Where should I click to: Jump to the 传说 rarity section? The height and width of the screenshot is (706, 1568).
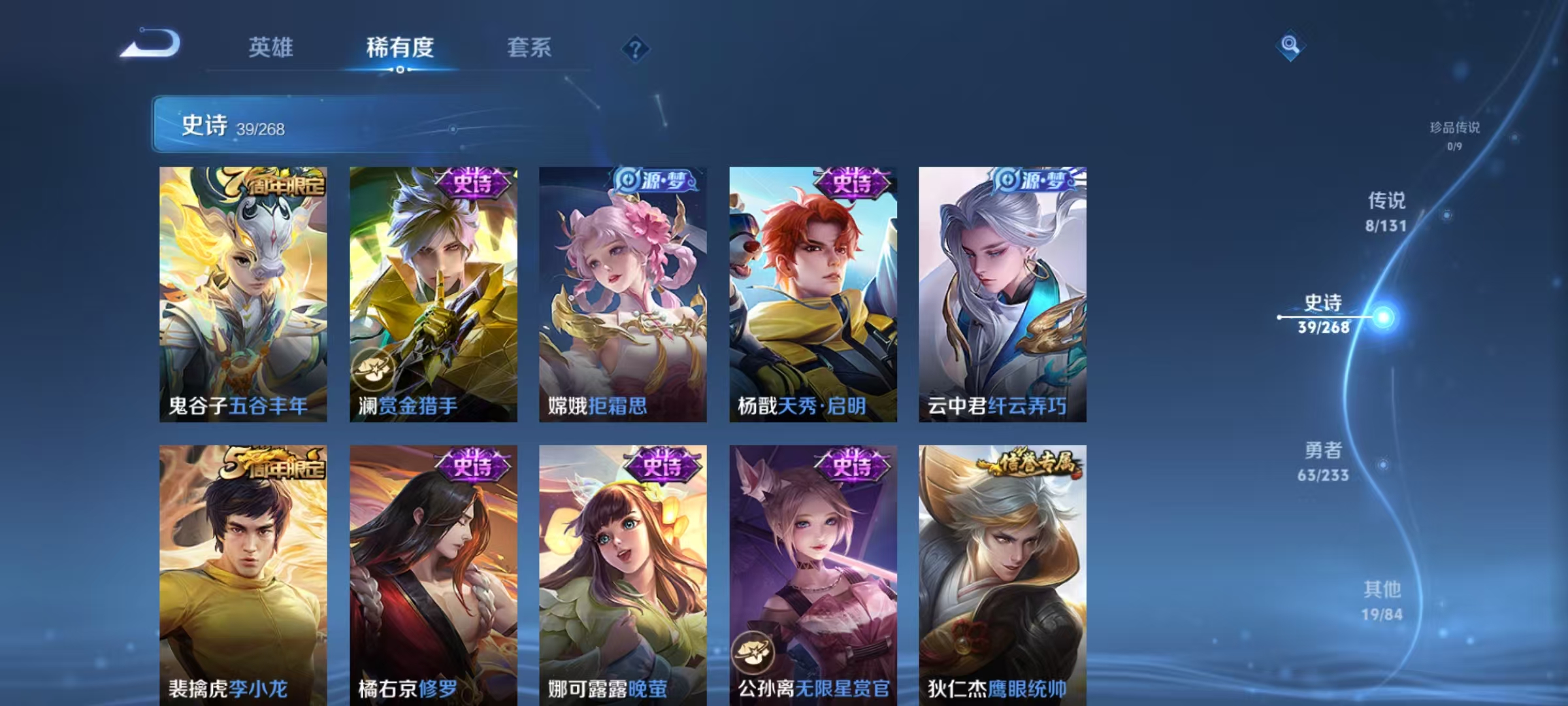pos(1386,211)
